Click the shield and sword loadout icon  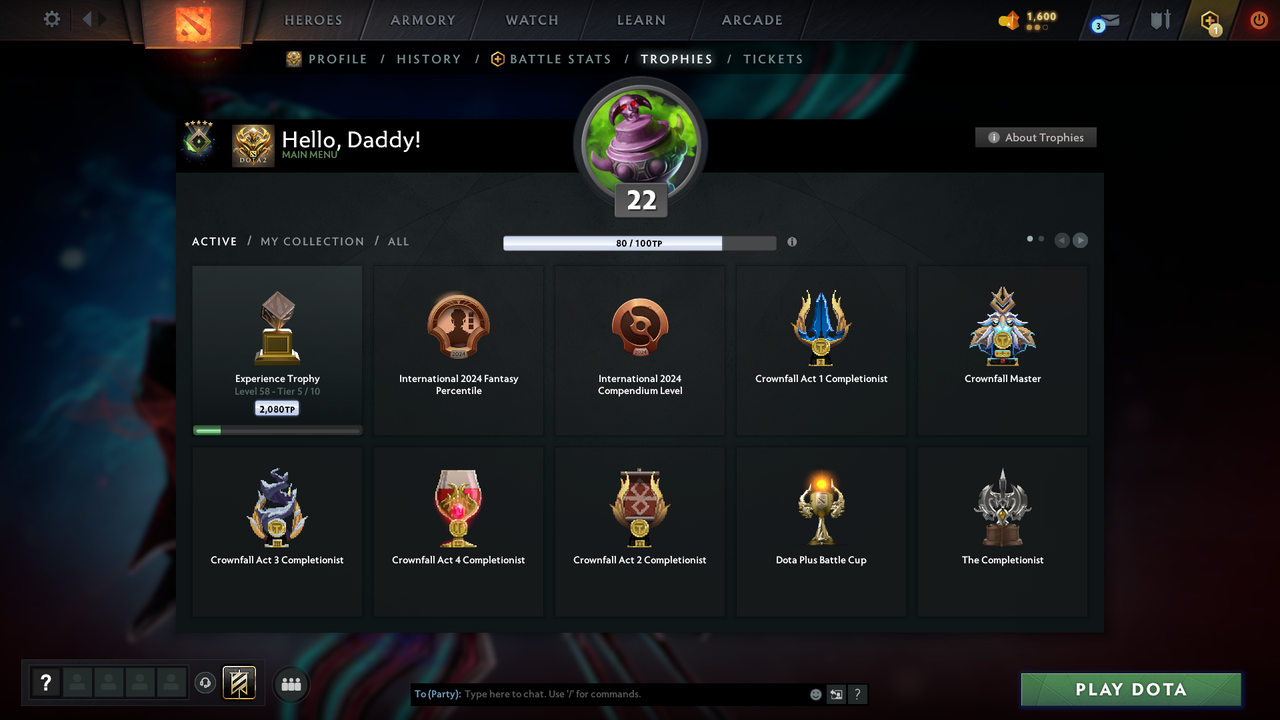click(x=1159, y=20)
